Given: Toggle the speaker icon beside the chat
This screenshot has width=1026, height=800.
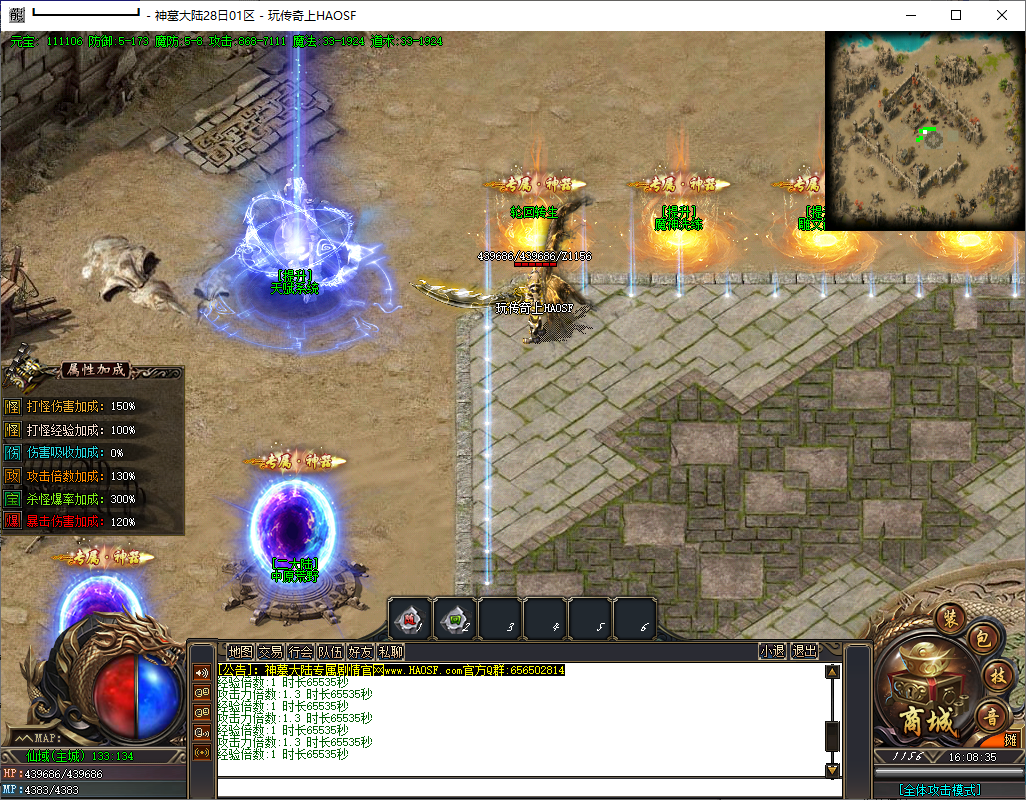Looking at the screenshot, I should [x=202, y=672].
